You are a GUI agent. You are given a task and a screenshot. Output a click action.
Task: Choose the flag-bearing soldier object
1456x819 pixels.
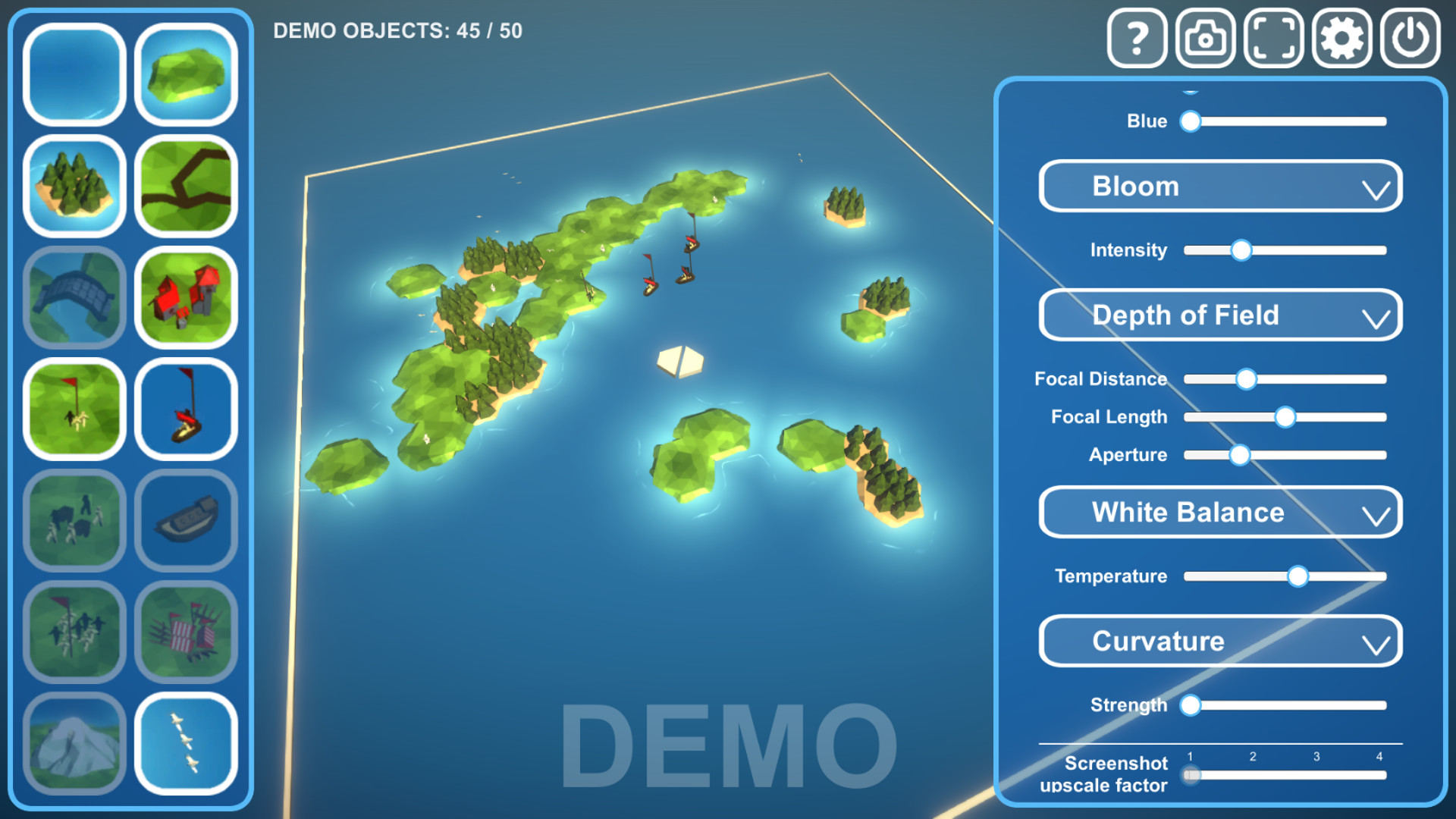point(74,410)
